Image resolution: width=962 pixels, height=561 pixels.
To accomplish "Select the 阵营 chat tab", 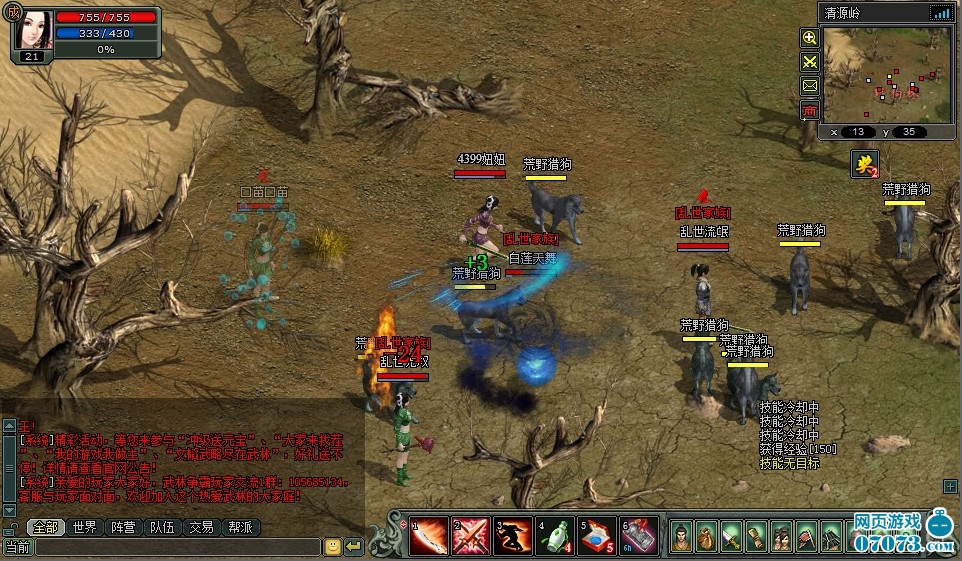I will pos(124,527).
